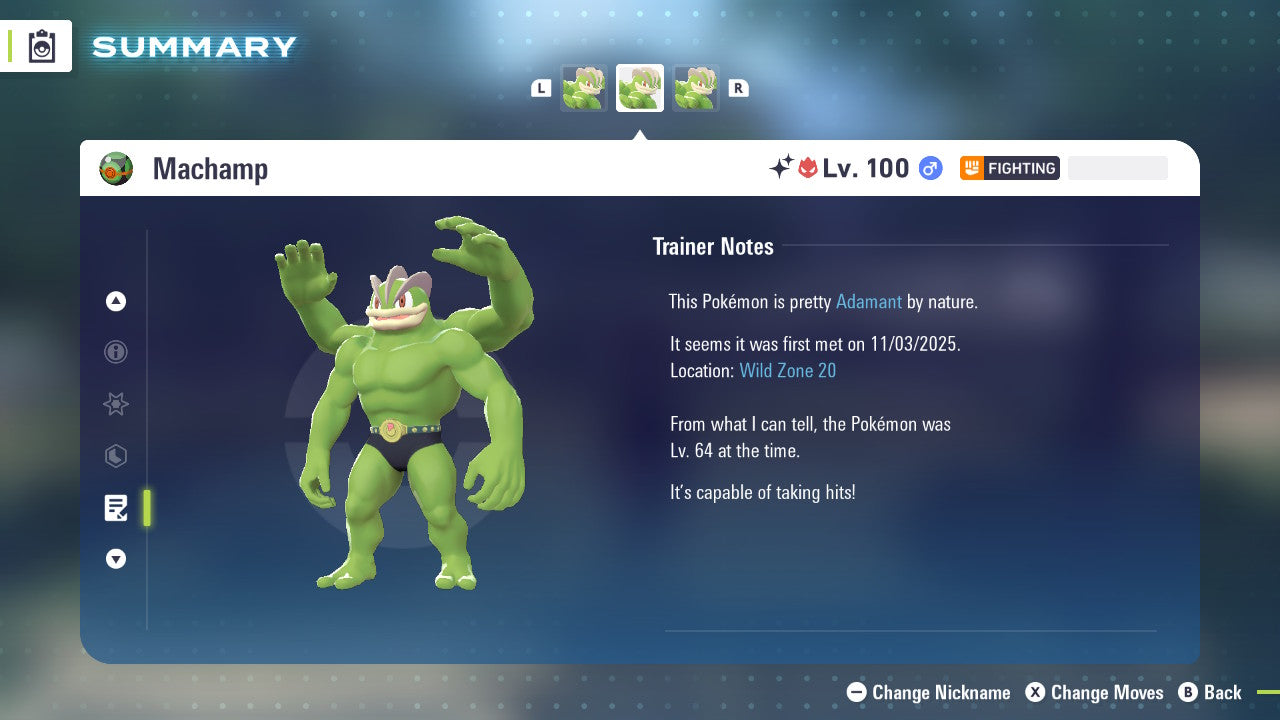Select the Trainer Notes memo icon
1280x720 pixels.
tap(115, 508)
